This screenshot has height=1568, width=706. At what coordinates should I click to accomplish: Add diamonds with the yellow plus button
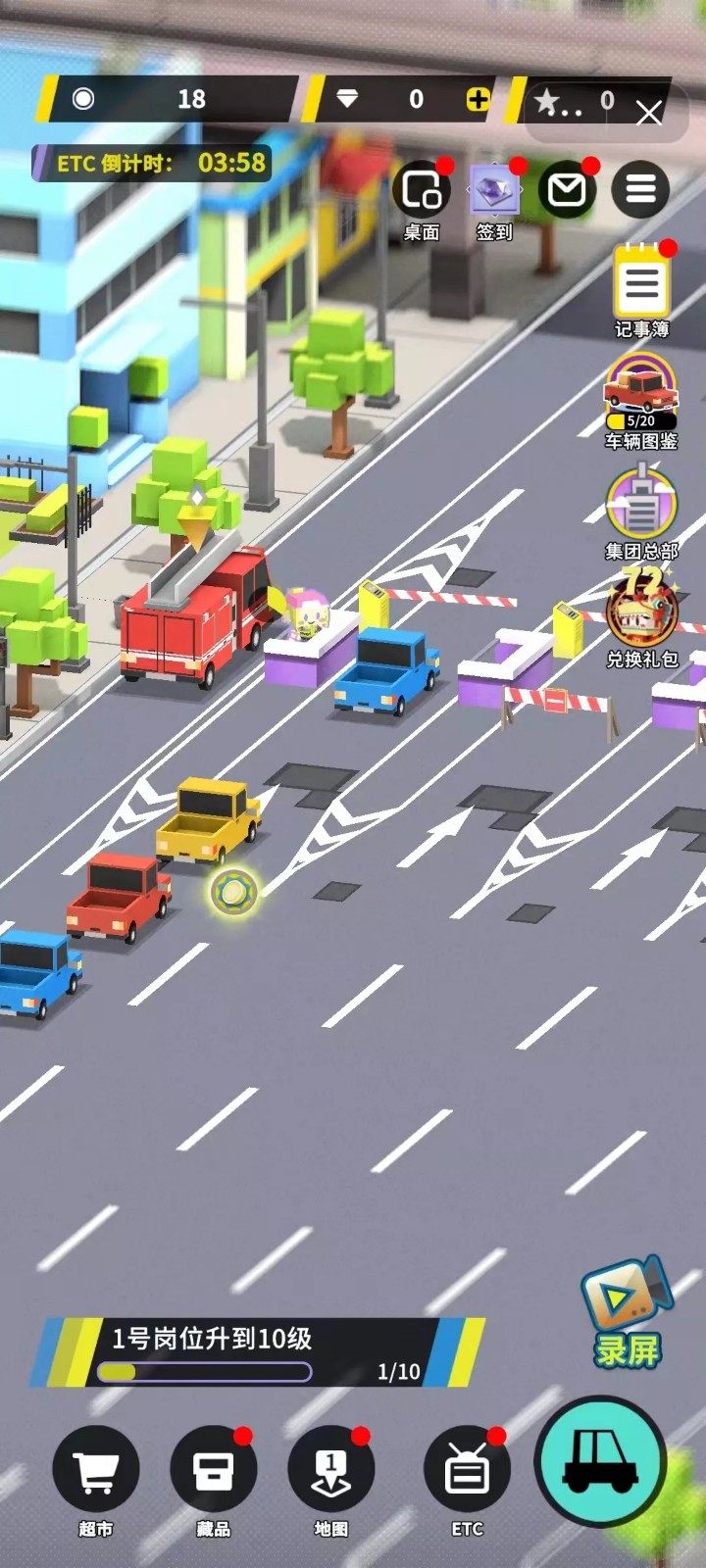[x=478, y=99]
